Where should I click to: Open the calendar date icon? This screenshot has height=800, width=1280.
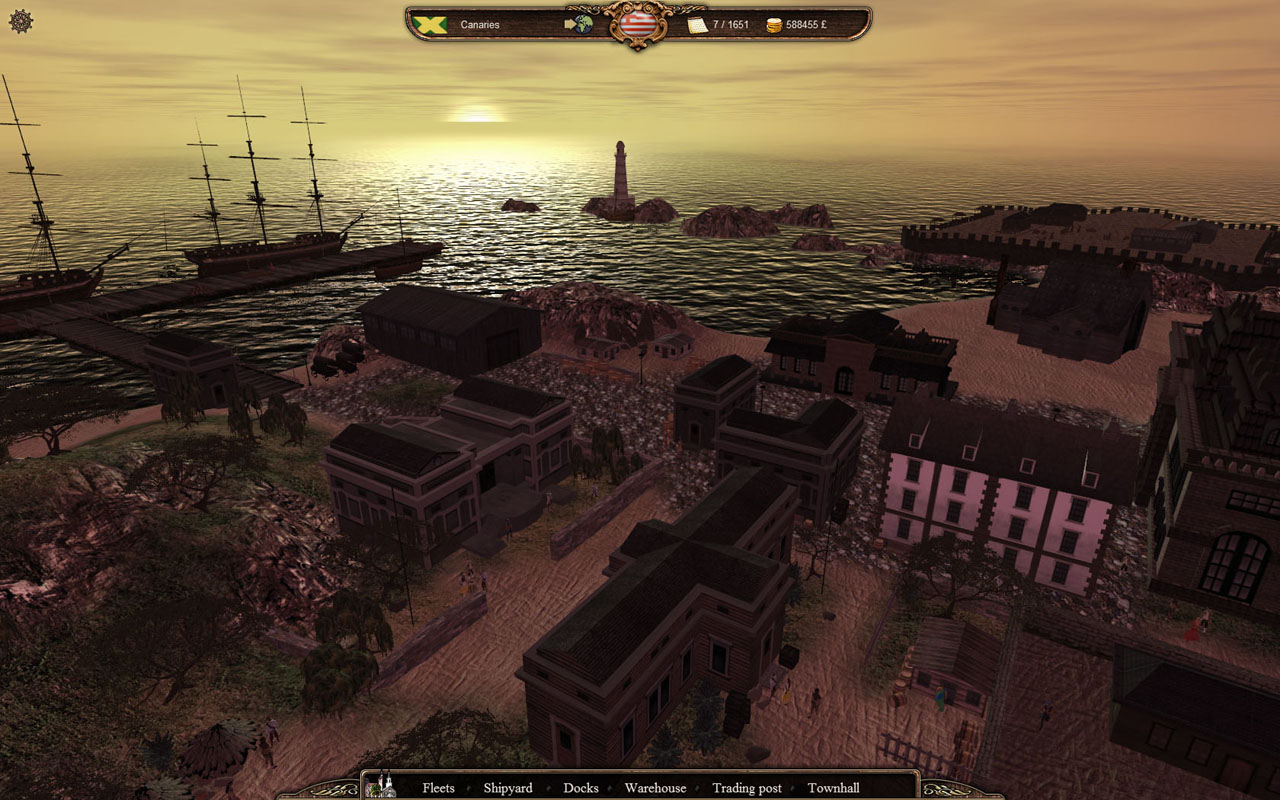(x=697, y=24)
